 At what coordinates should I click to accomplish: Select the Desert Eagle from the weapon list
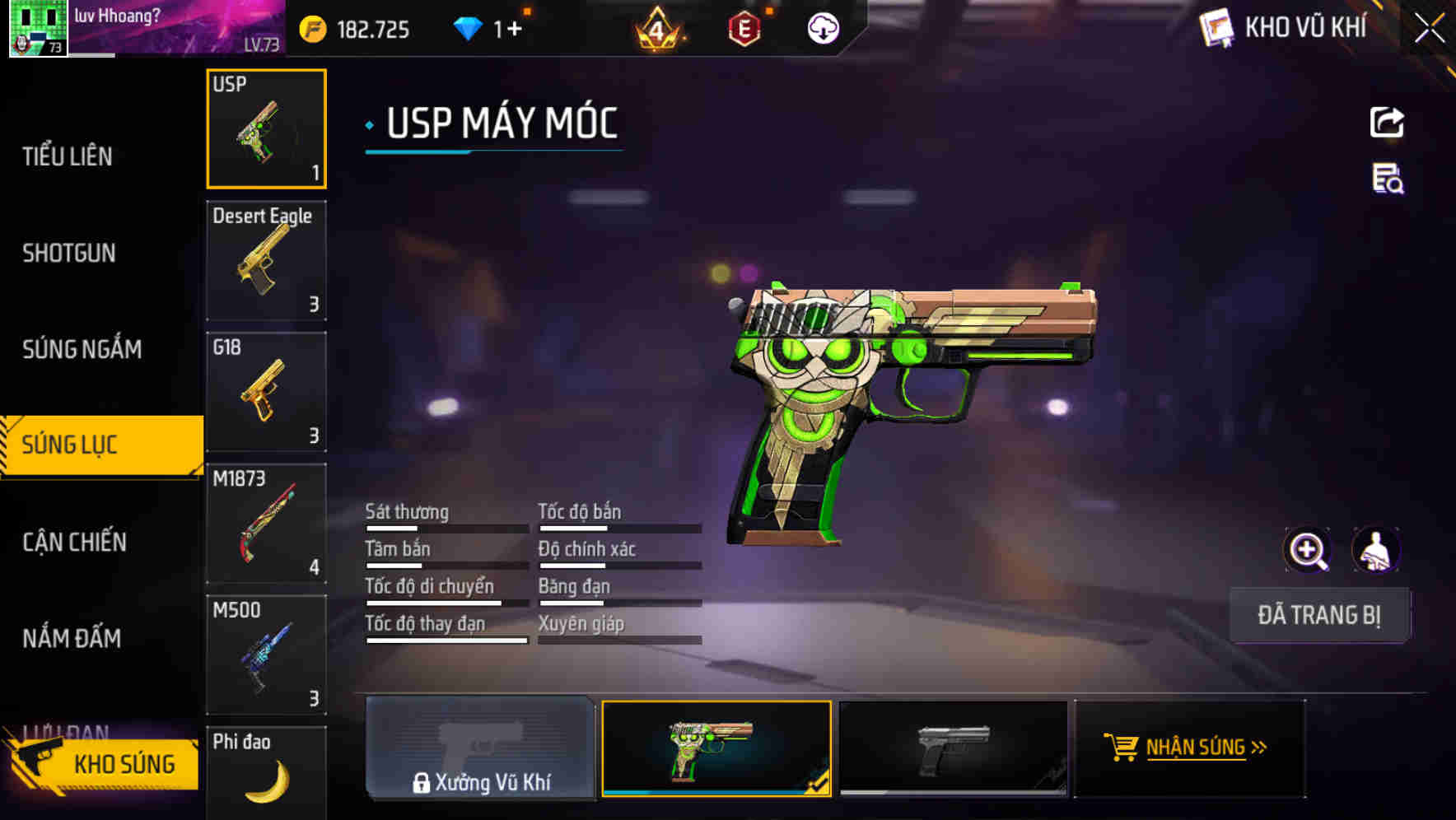pyautogui.click(x=266, y=259)
